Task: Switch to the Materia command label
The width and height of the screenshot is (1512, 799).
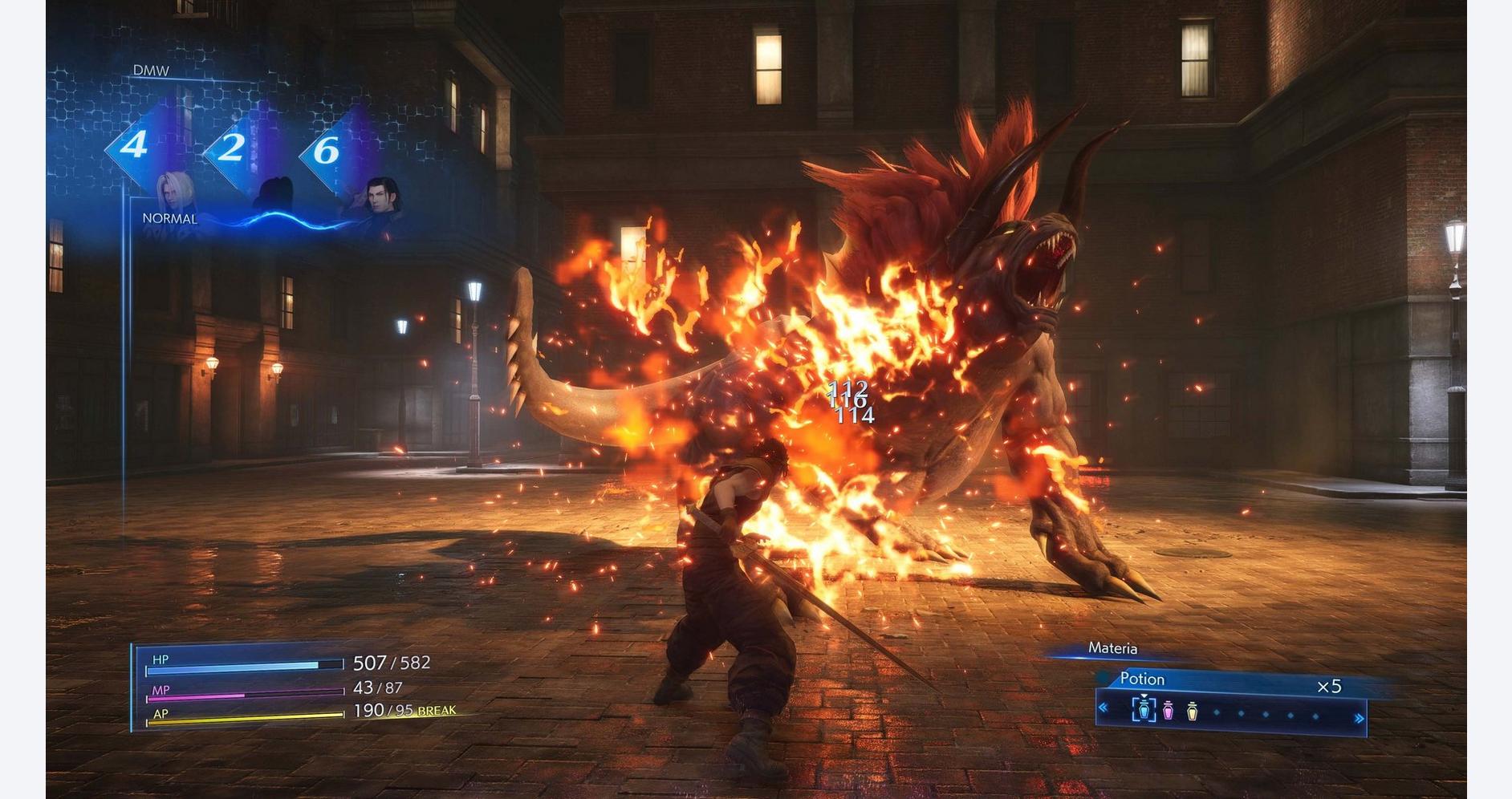Action: [1112, 648]
